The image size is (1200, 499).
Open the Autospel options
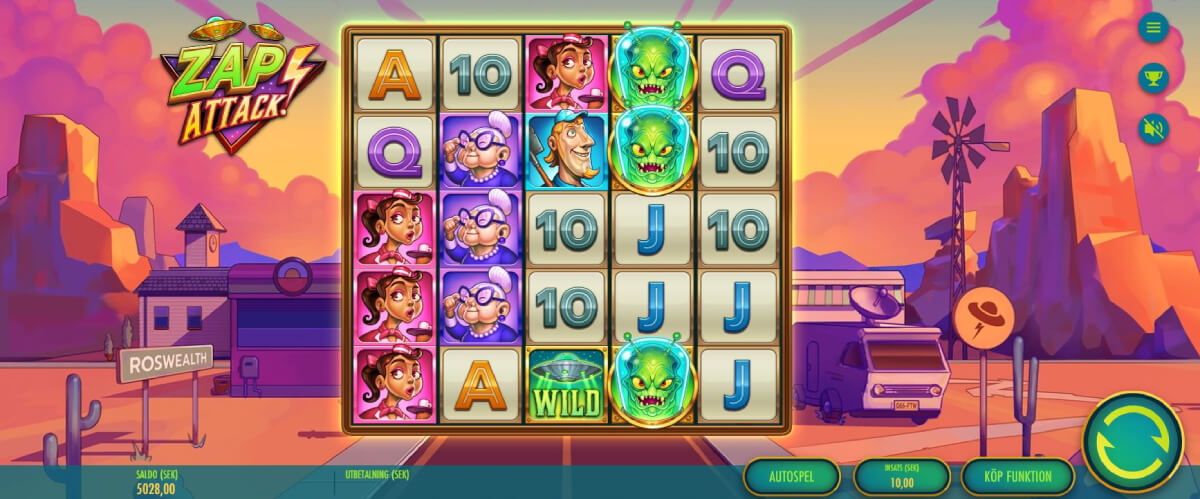point(791,477)
